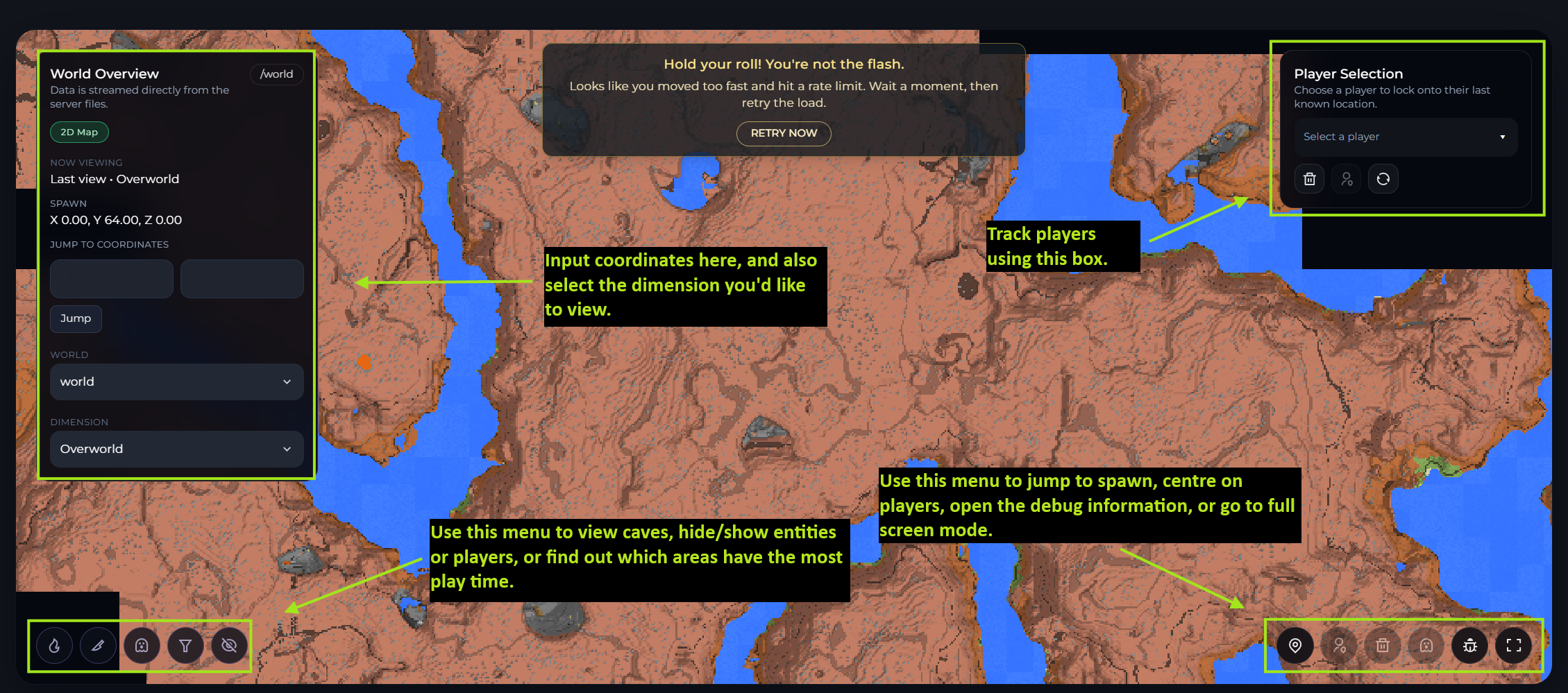The width and height of the screenshot is (1568, 693).
Task: Toggle the crossed-out eye visibility icon
Action: pos(229,646)
